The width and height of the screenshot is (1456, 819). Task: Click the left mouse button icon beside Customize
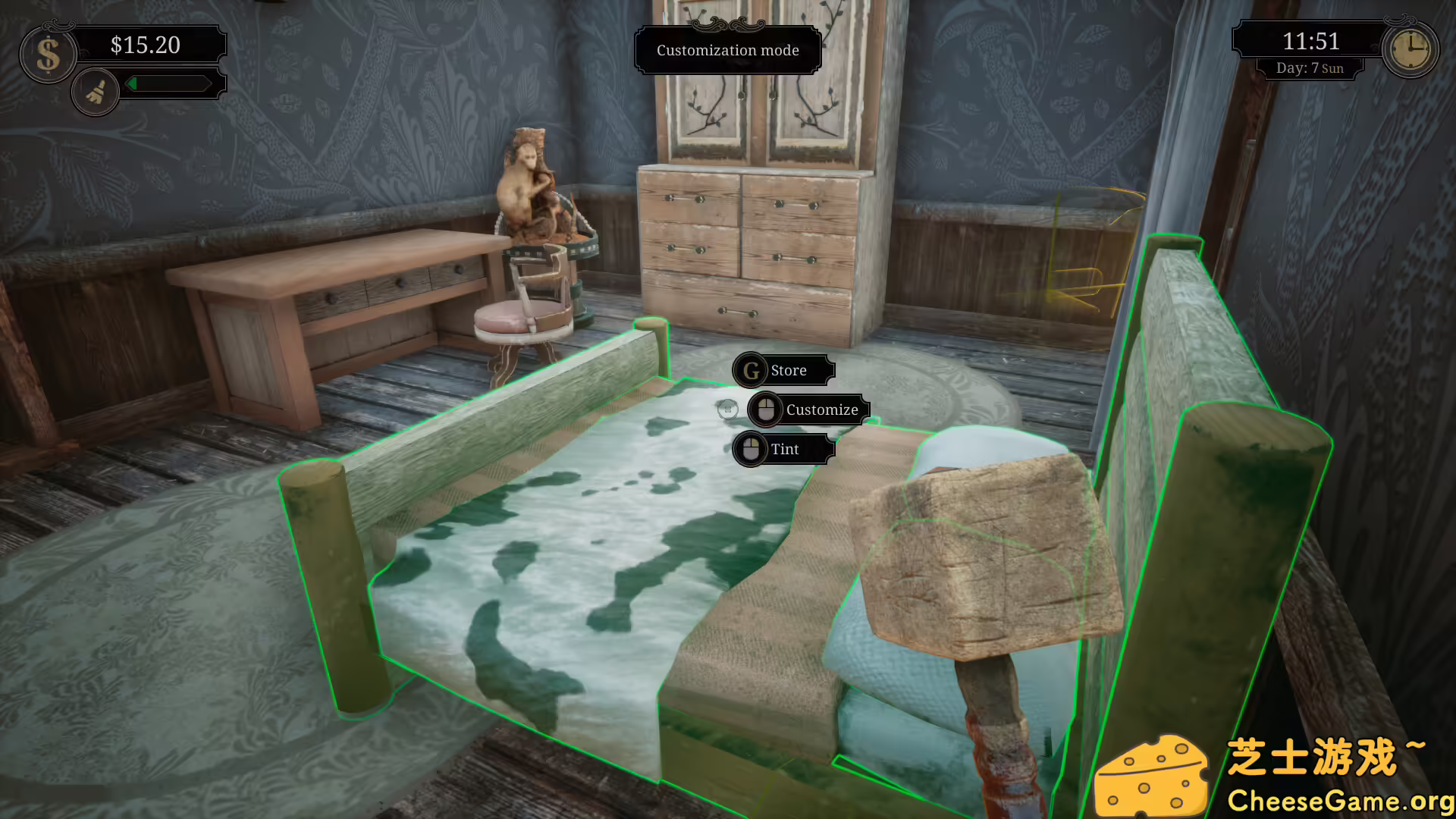pyautogui.click(x=765, y=409)
